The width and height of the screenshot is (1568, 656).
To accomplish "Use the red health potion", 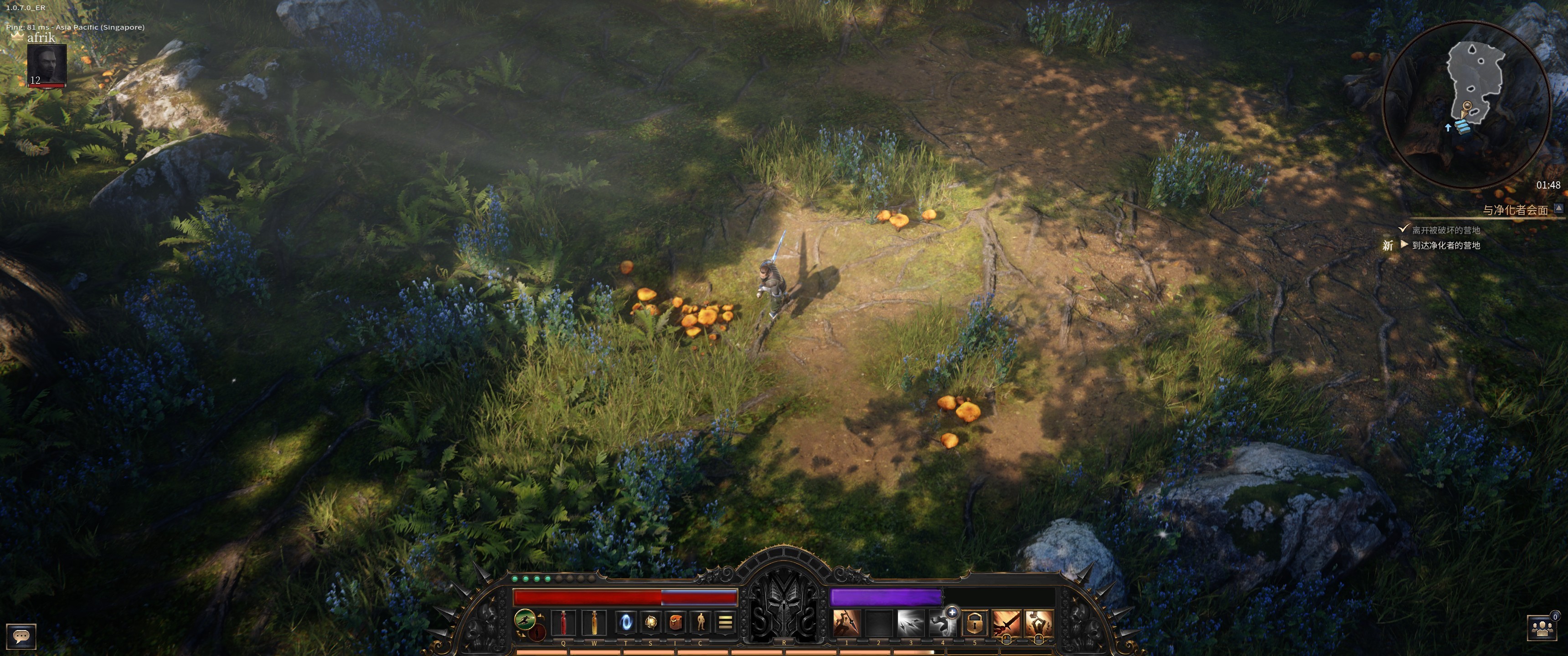I will 563,623.
